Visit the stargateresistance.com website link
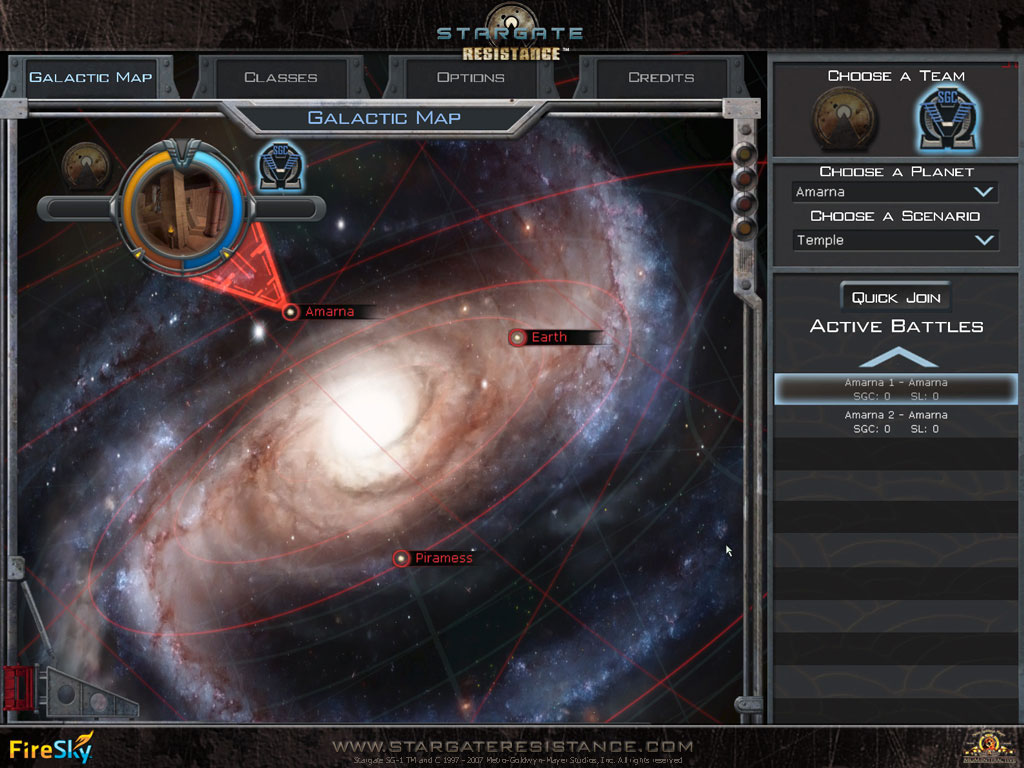The image size is (1024, 768). point(512,746)
